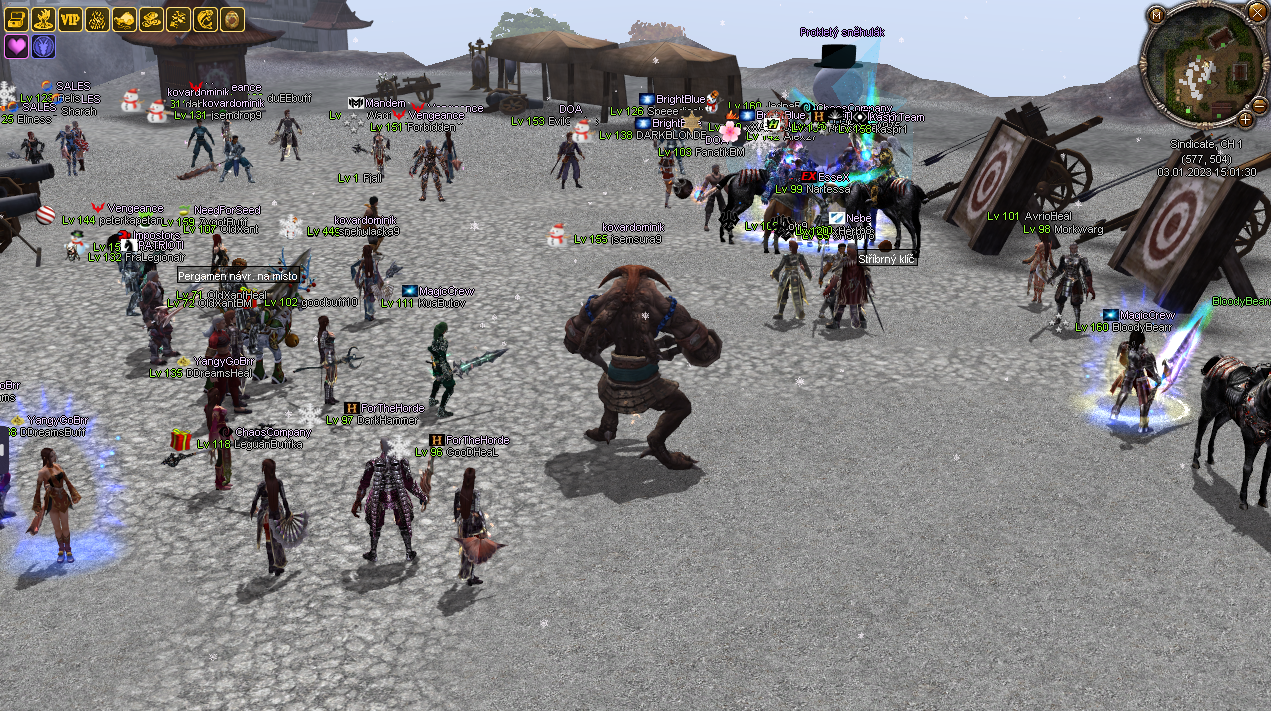Open the treasure chest icon
Screen dimensions: 1271x711
pos(16,18)
